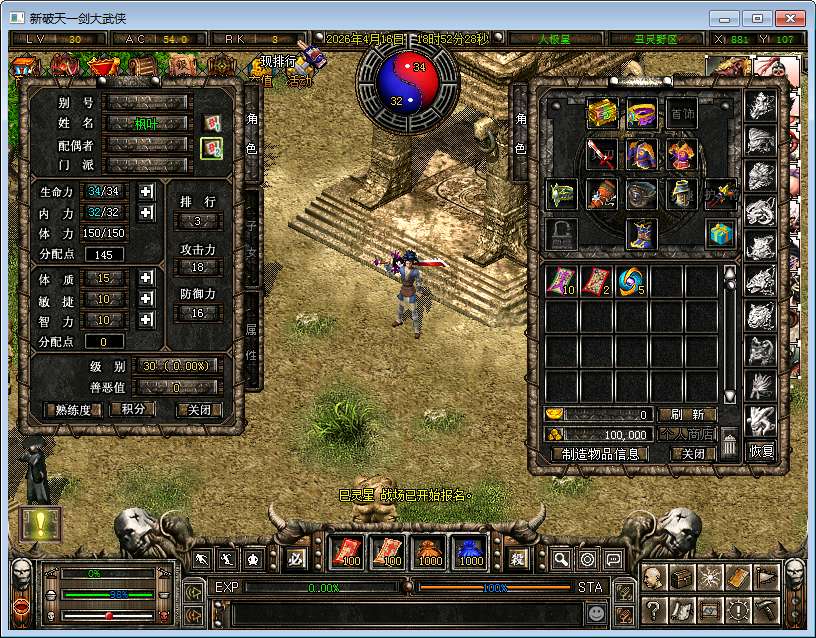The width and height of the screenshot is (816, 638).
Task: Add a point to 智力 intelligence
Action: [147, 320]
